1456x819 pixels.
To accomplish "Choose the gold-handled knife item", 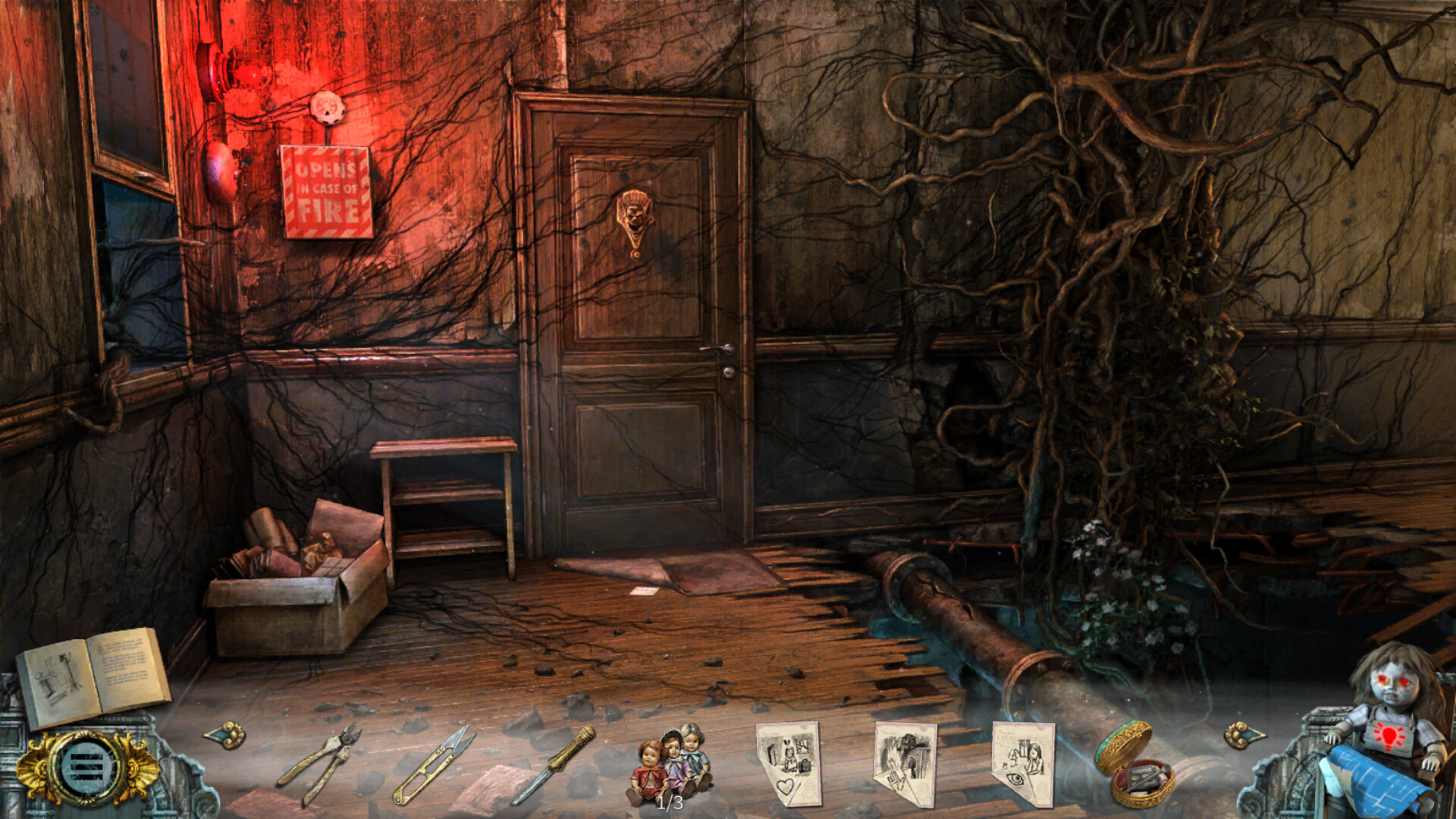I will (x=554, y=764).
